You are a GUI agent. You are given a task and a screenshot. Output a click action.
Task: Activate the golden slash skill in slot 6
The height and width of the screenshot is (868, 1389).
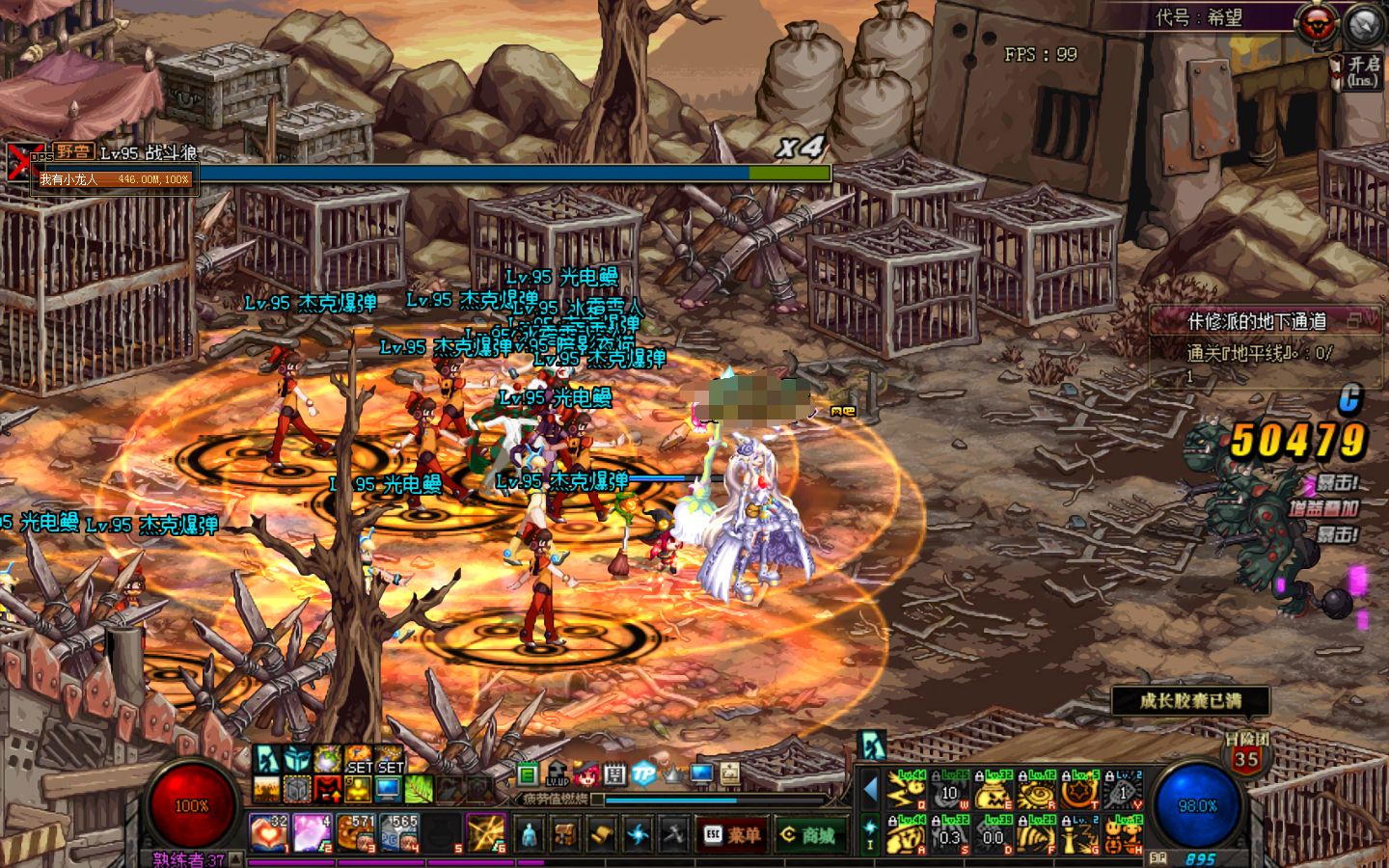[x=486, y=832]
